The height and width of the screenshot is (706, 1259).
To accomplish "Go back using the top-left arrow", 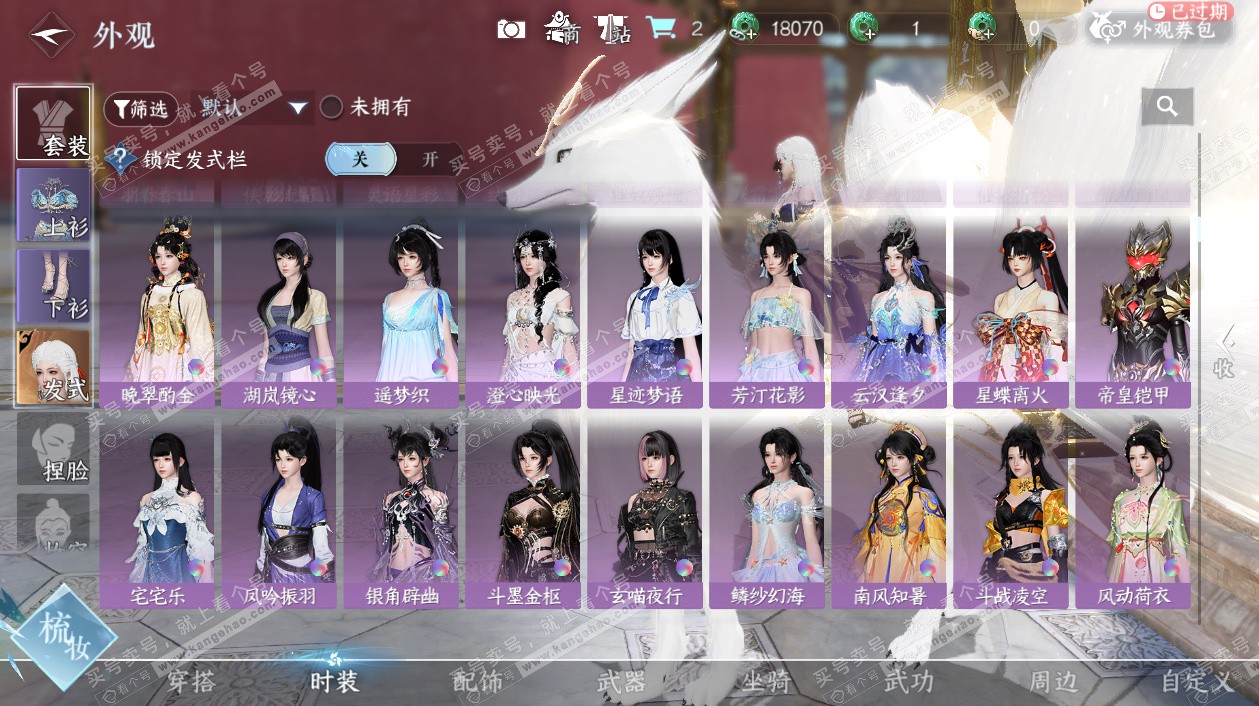I will pos(52,36).
